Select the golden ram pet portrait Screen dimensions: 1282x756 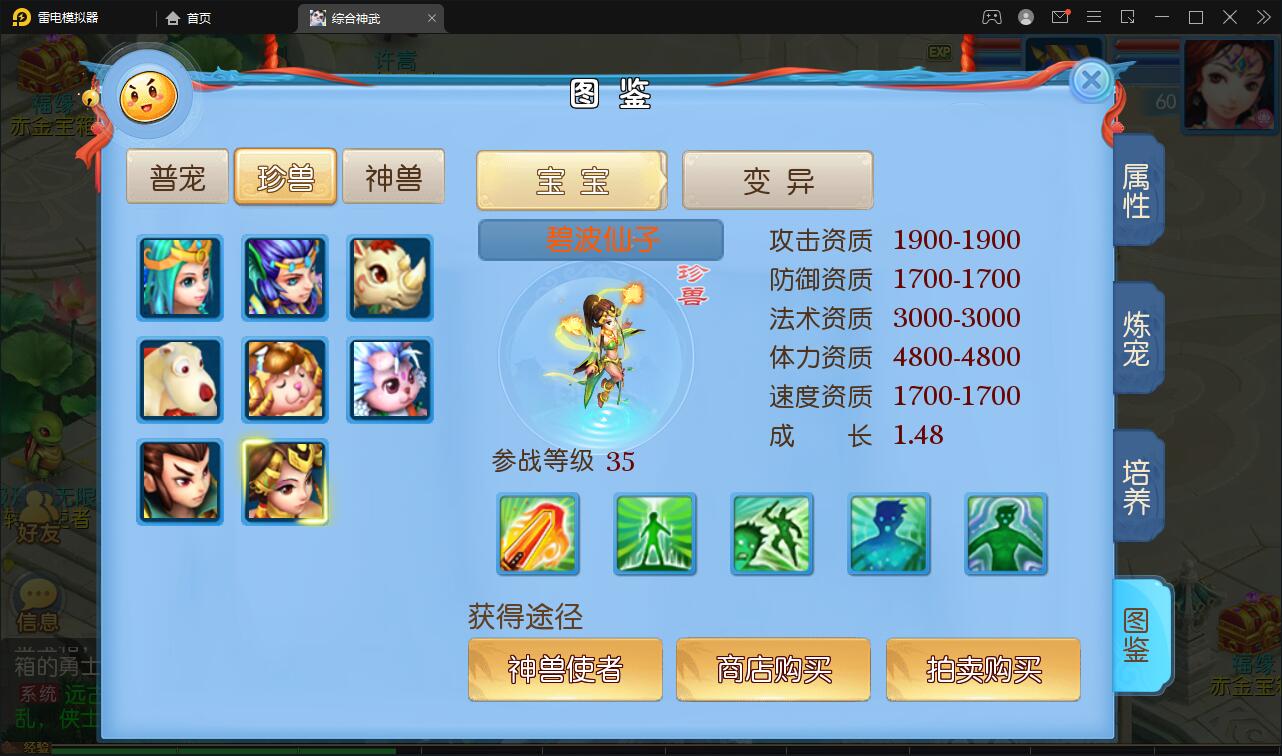pos(285,380)
